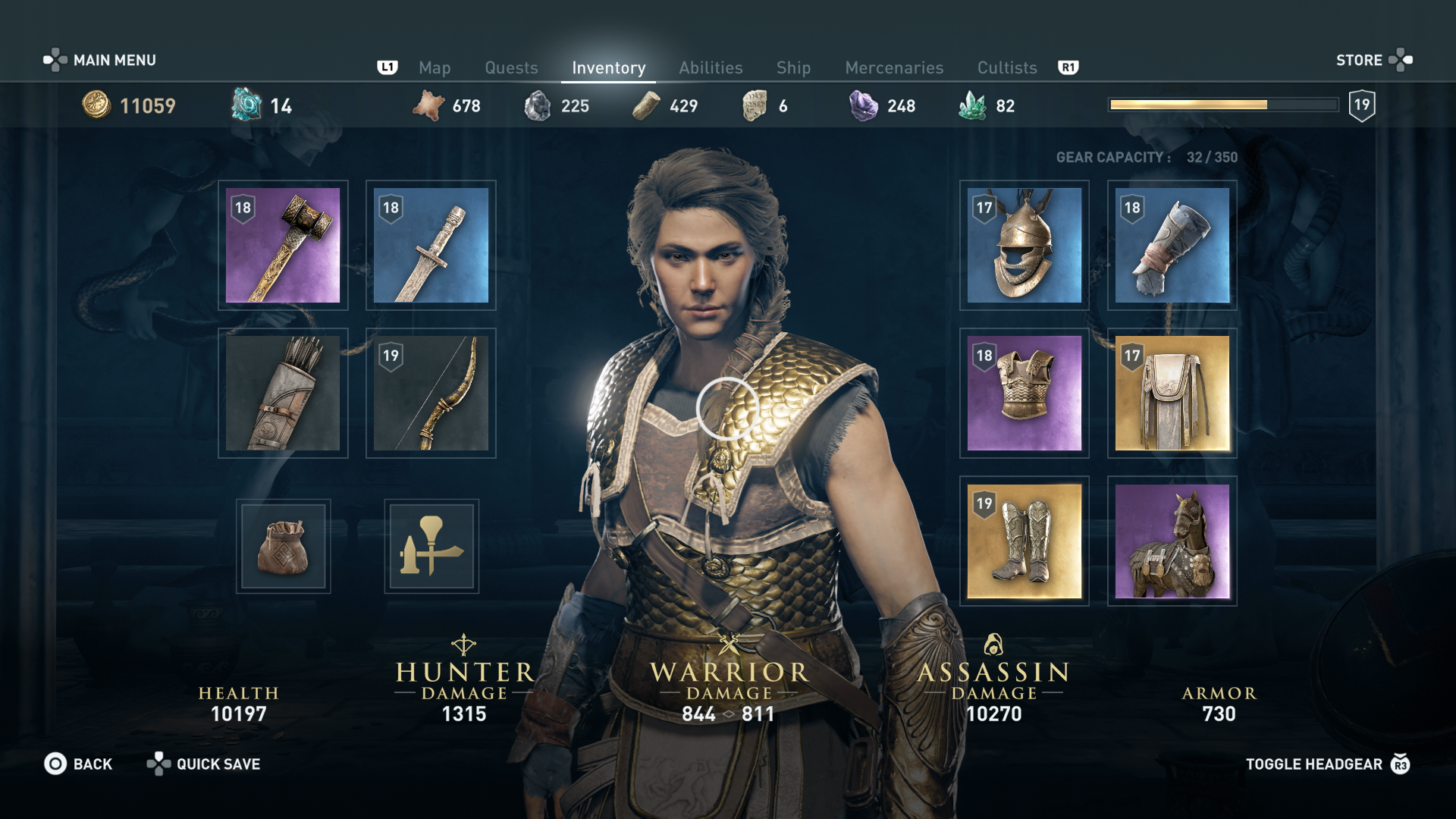This screenshot has width=1456, height=819.
Task: Switch to the Cultists tab
Action: 1006,68
